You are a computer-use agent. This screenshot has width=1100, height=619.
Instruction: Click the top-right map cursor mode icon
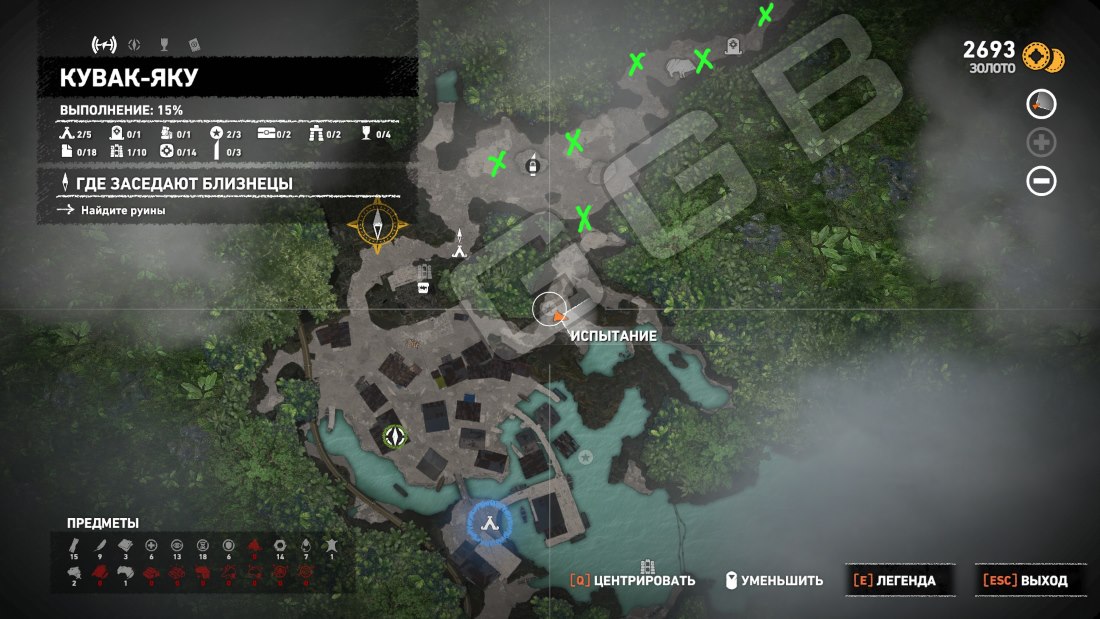(x=1041, y=103)
